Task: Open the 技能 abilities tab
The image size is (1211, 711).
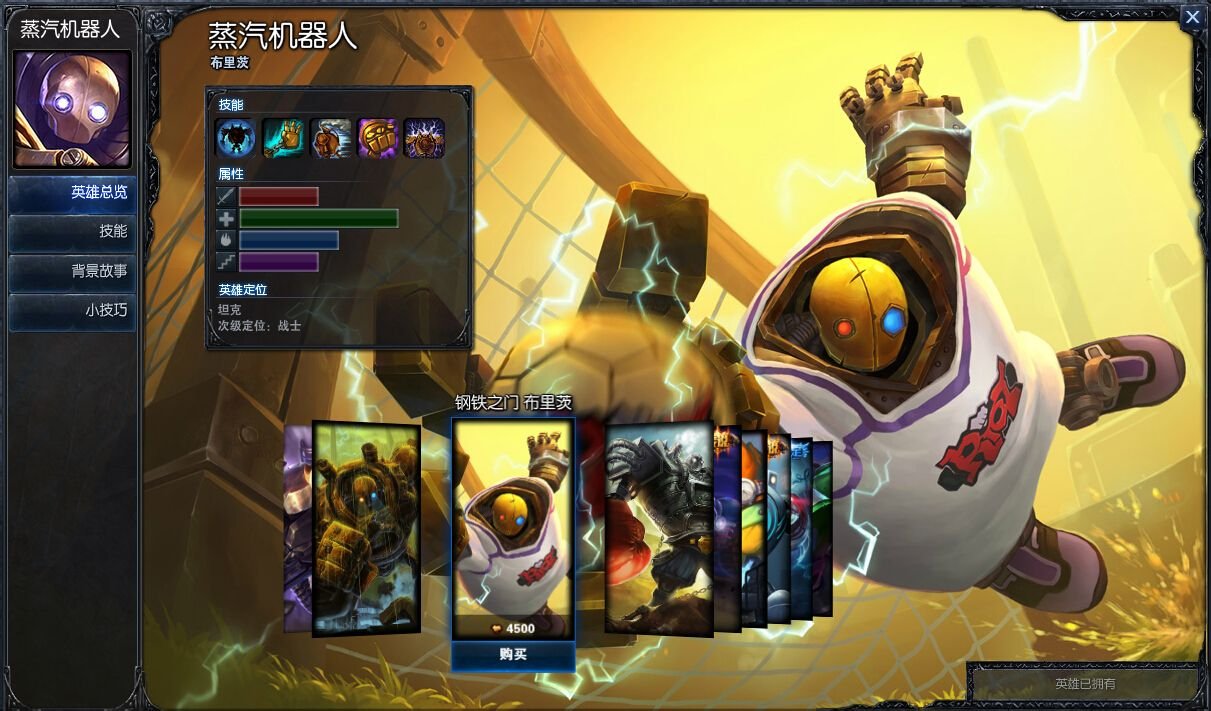Action: tap(72, 231)
